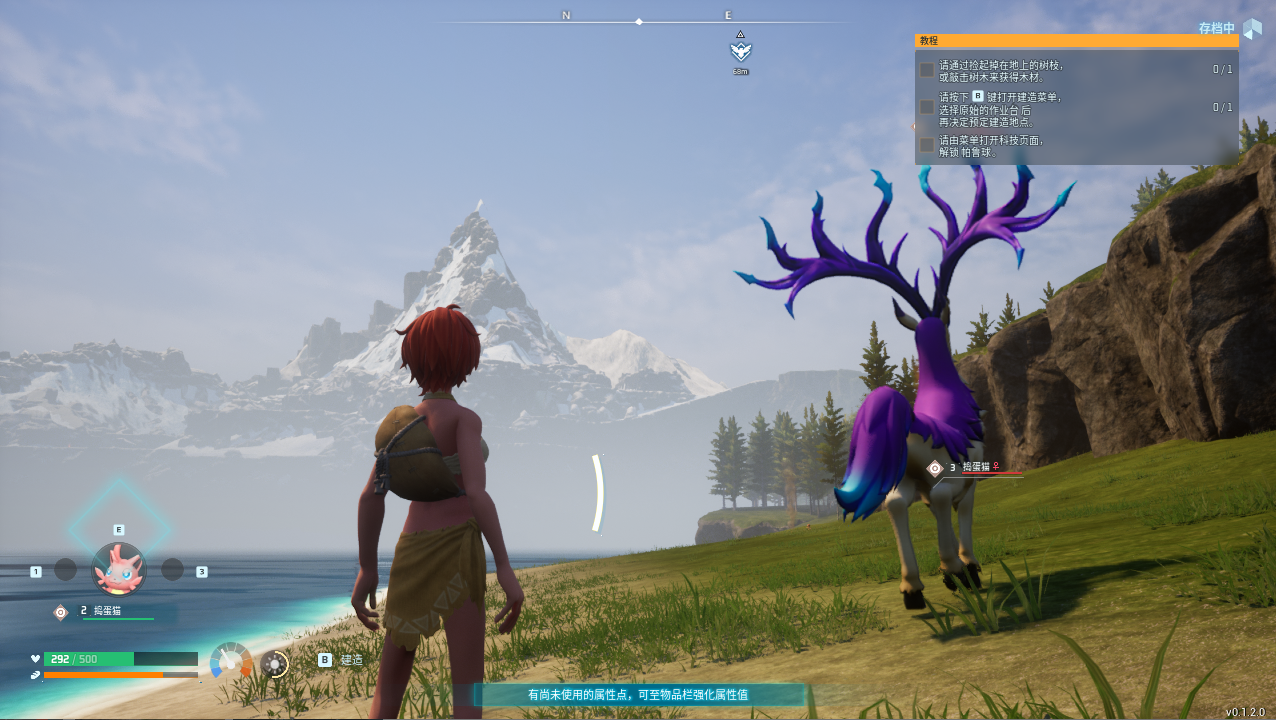The height and width of the screenshot is (720, 1276).
Task: Tick the build menu workbench task checkbox
Action: pyautogui.click(x=927, y=107)
